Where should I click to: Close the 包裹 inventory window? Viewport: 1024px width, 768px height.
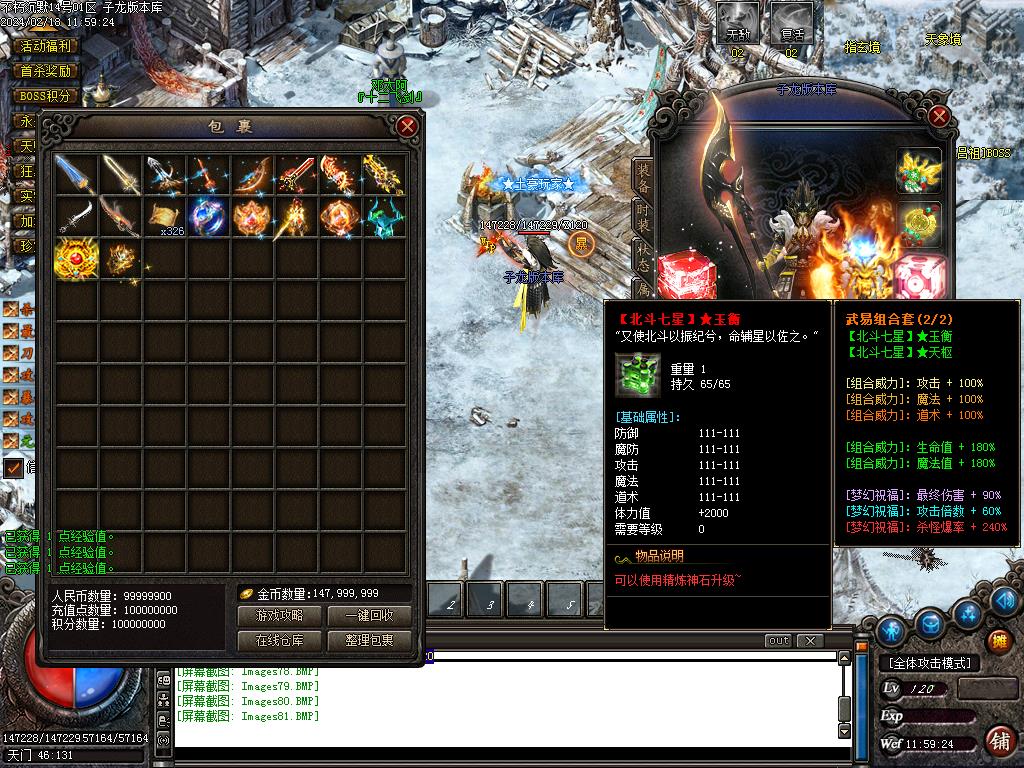pyautogui.click(x=407, y=126)
